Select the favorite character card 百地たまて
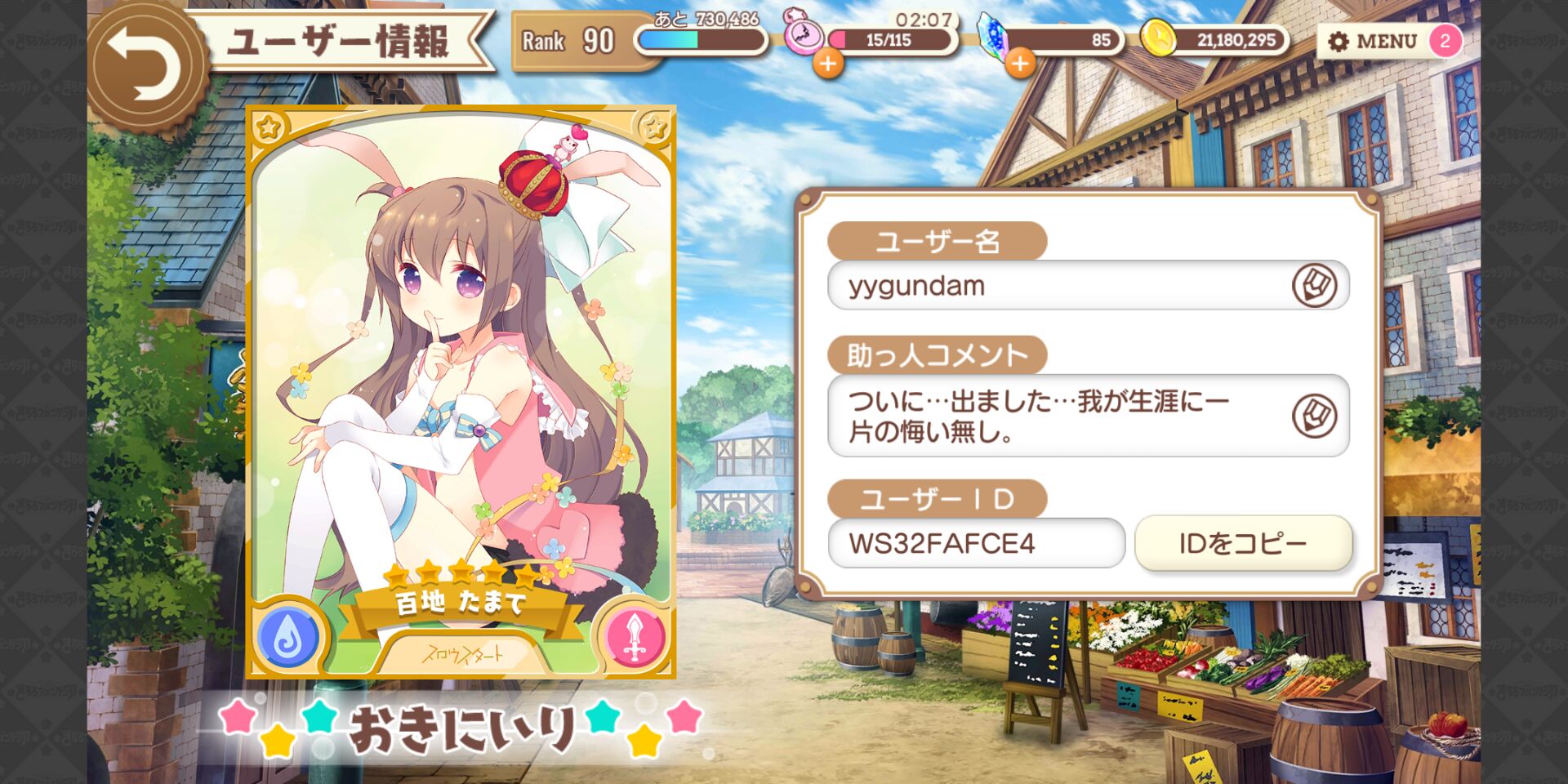Viewport: 1568px width, 784px height. 461,392
